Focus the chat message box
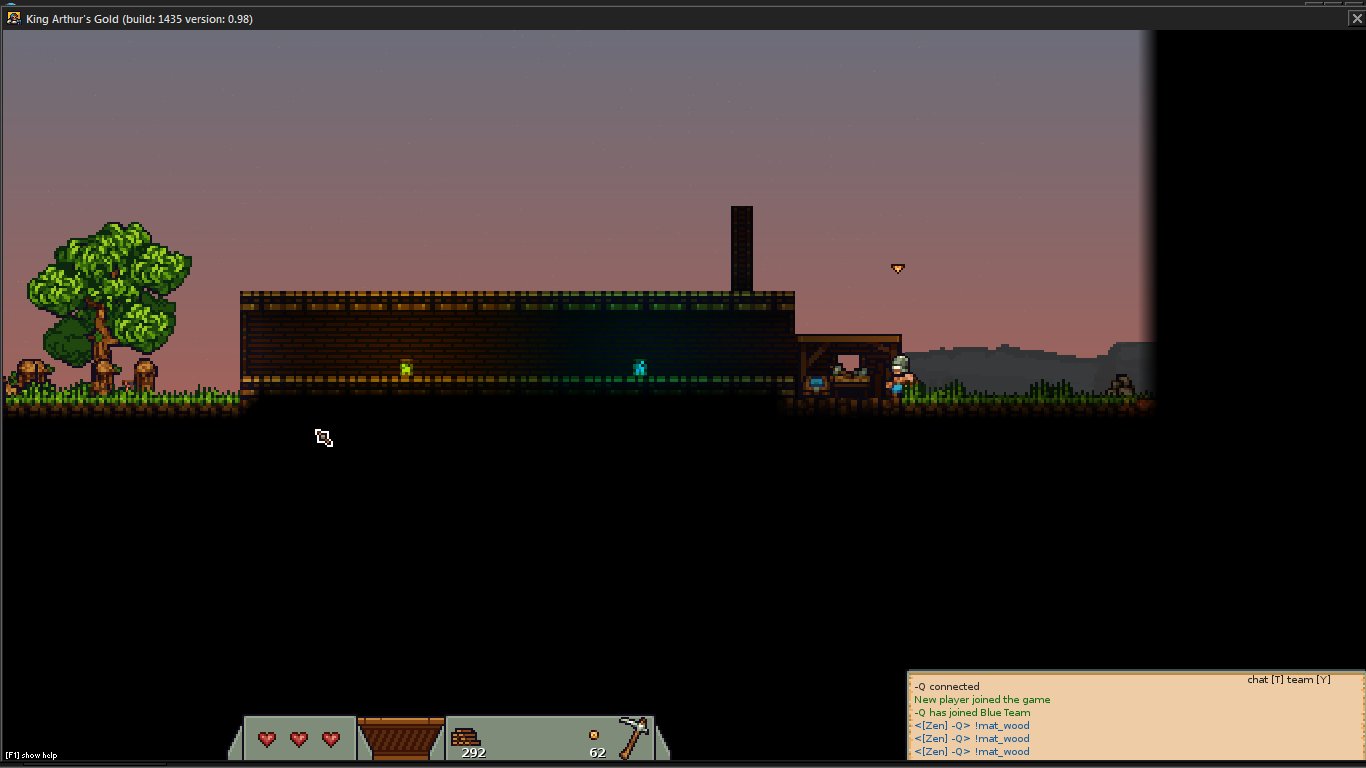This screenshot has height=768, width=1366. 1135,718
